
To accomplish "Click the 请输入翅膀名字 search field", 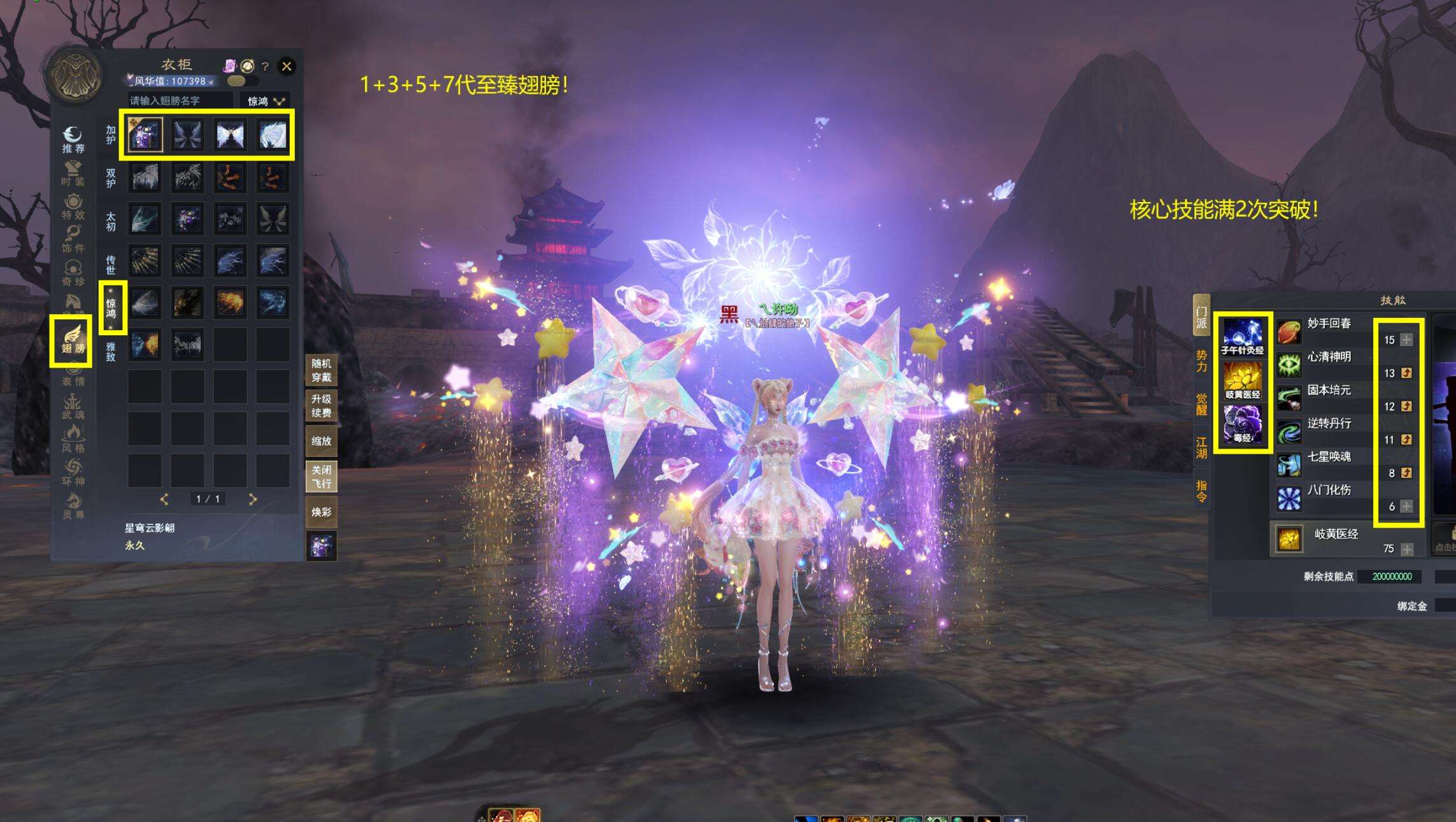I will [x=180, y=101].
